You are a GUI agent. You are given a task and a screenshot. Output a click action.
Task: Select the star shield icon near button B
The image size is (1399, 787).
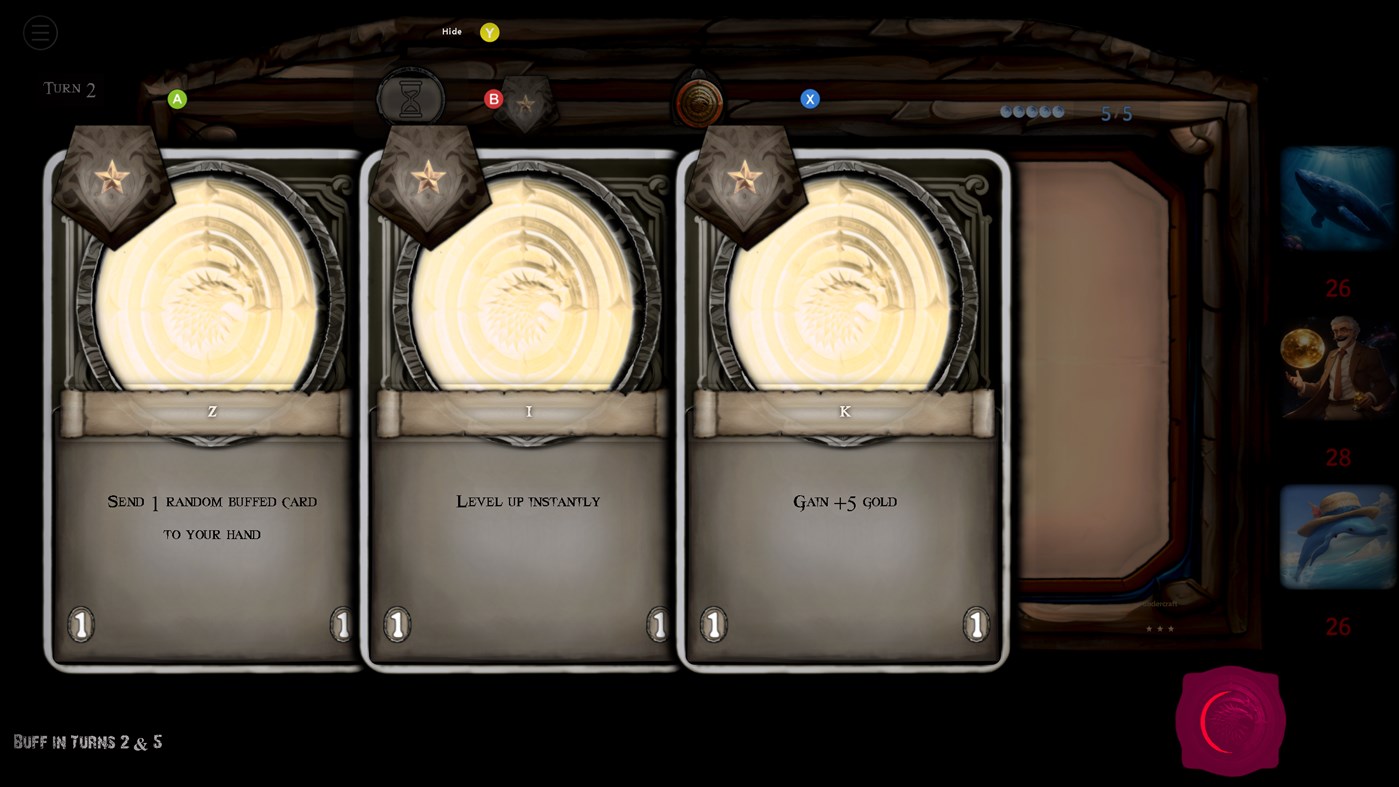(524, 105)
